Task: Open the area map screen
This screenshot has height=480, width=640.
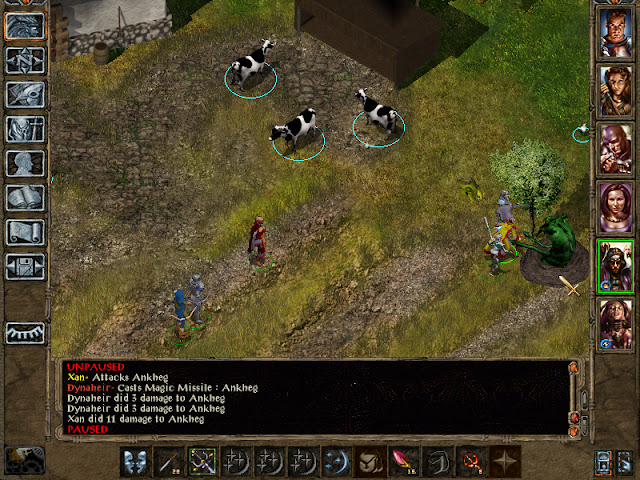Action: tap(26, 61)
